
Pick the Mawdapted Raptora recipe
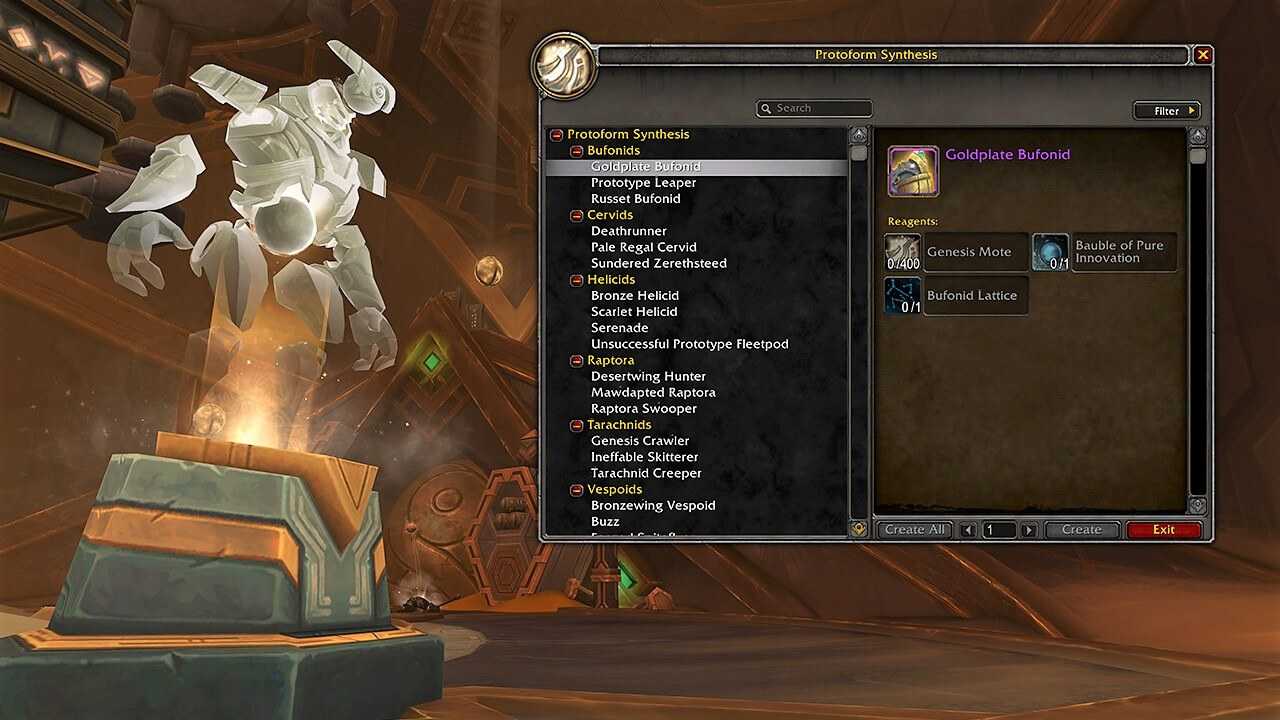point(653,392)
